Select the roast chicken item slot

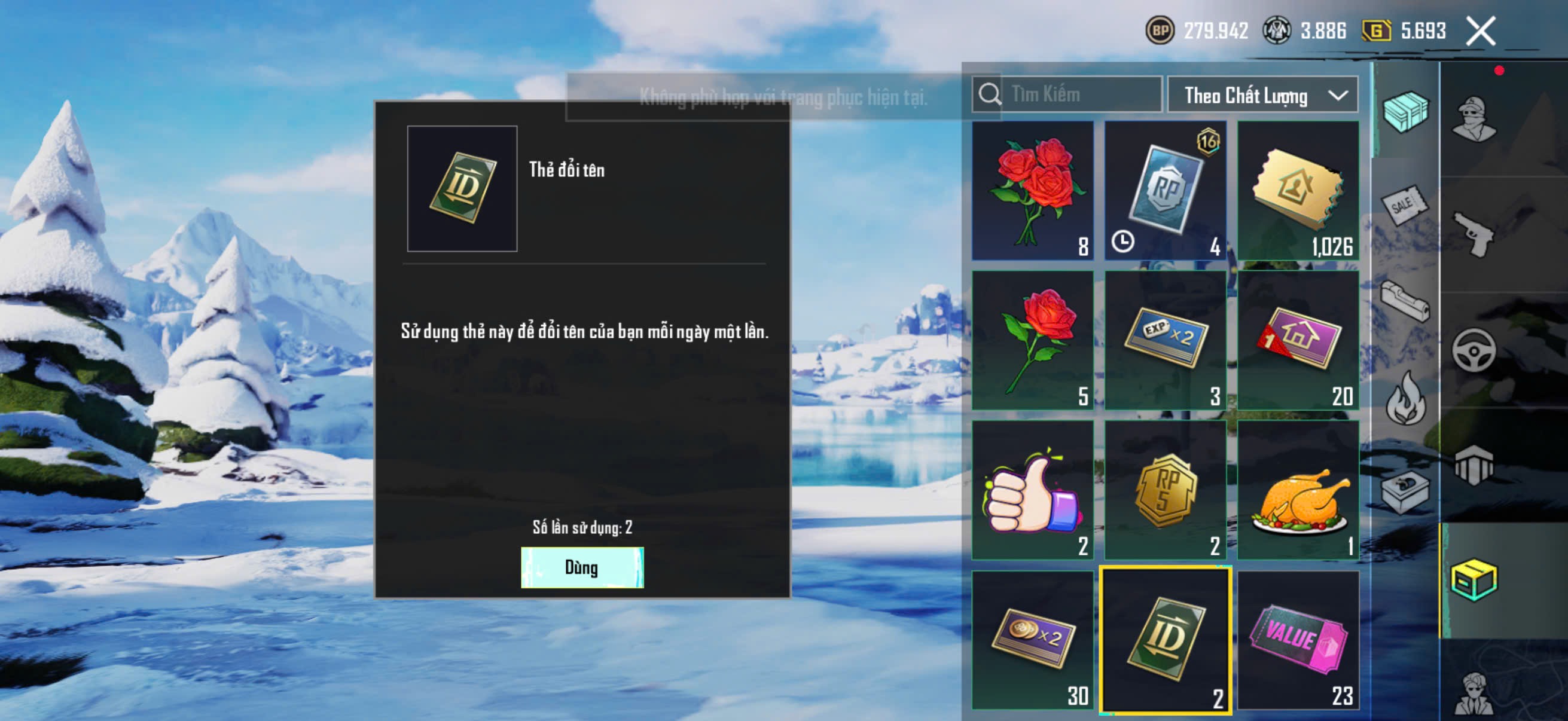[x=1298, y=490]
